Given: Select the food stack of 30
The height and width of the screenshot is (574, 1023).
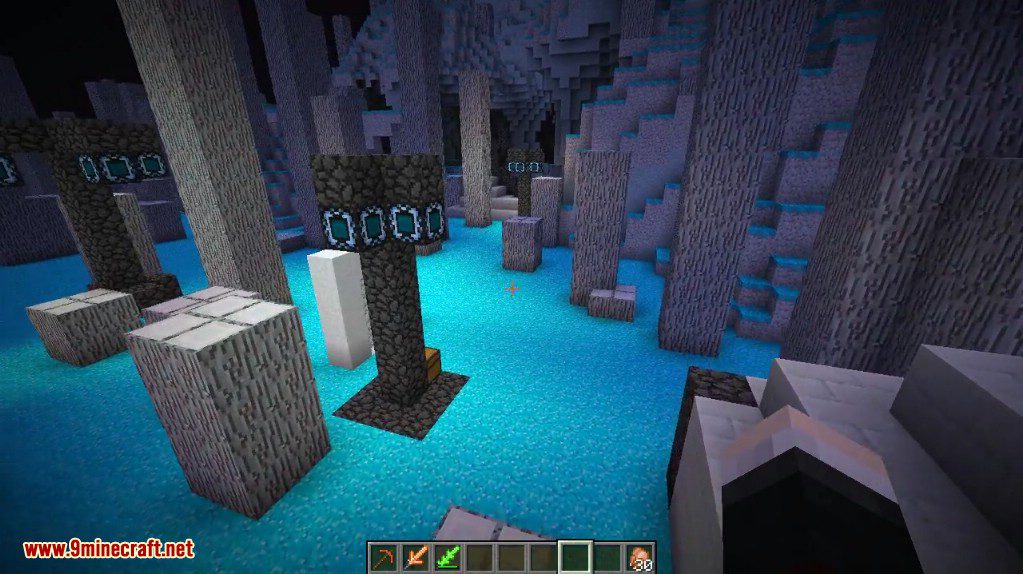Looking at the screenshot, I should coord(640,557).
